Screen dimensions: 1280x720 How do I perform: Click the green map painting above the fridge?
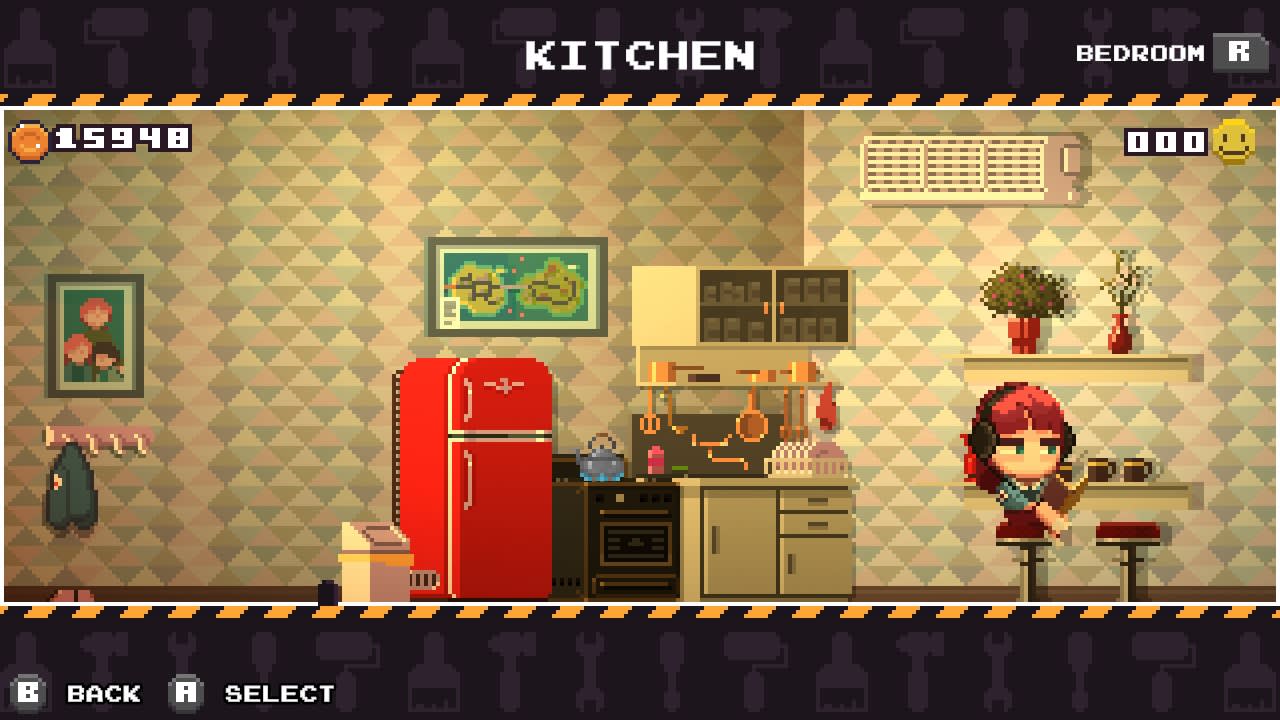click(x=517, y=285)
